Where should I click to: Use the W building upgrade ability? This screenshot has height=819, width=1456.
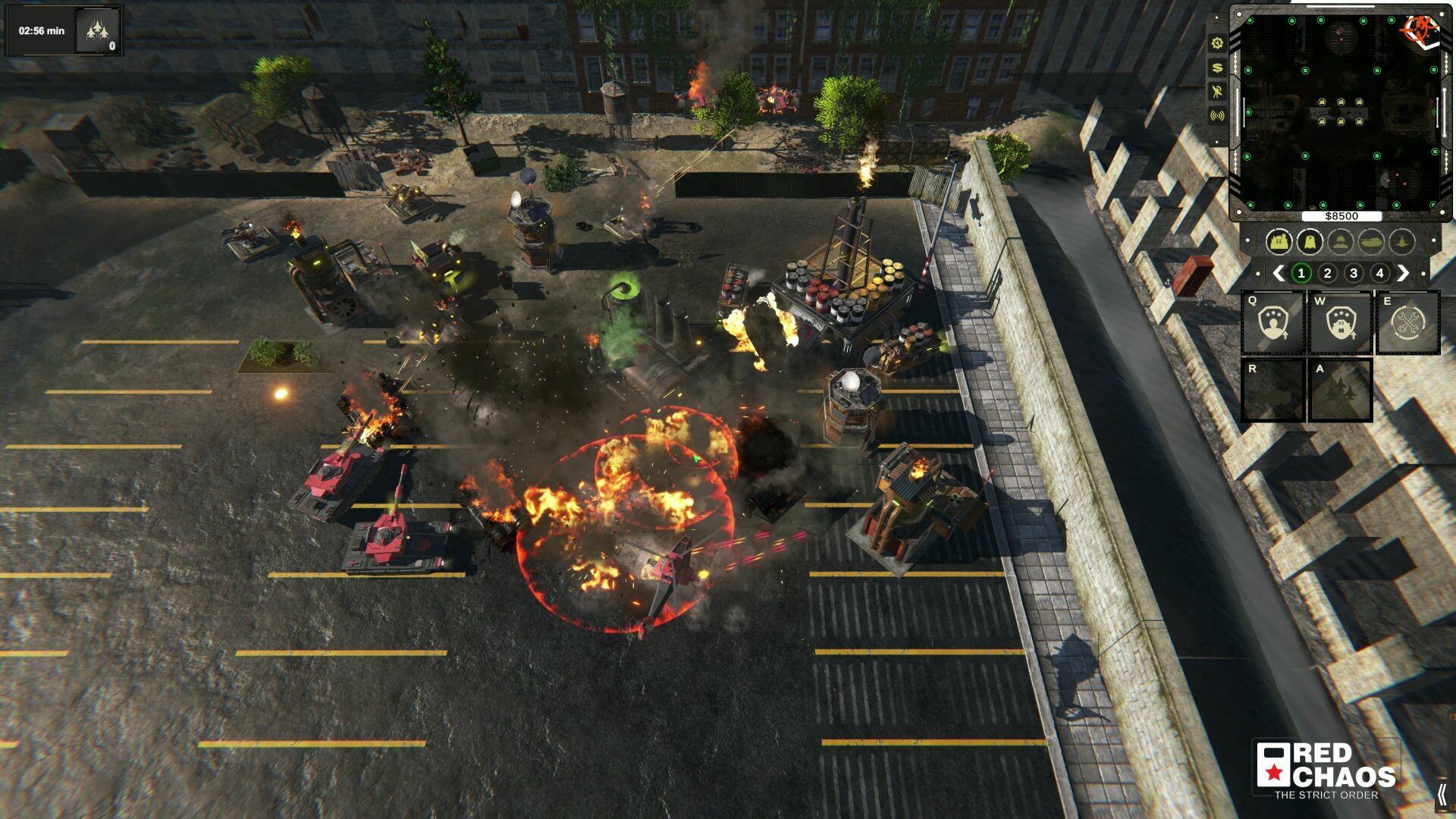pyautogui.click(x=1339, y=323)
